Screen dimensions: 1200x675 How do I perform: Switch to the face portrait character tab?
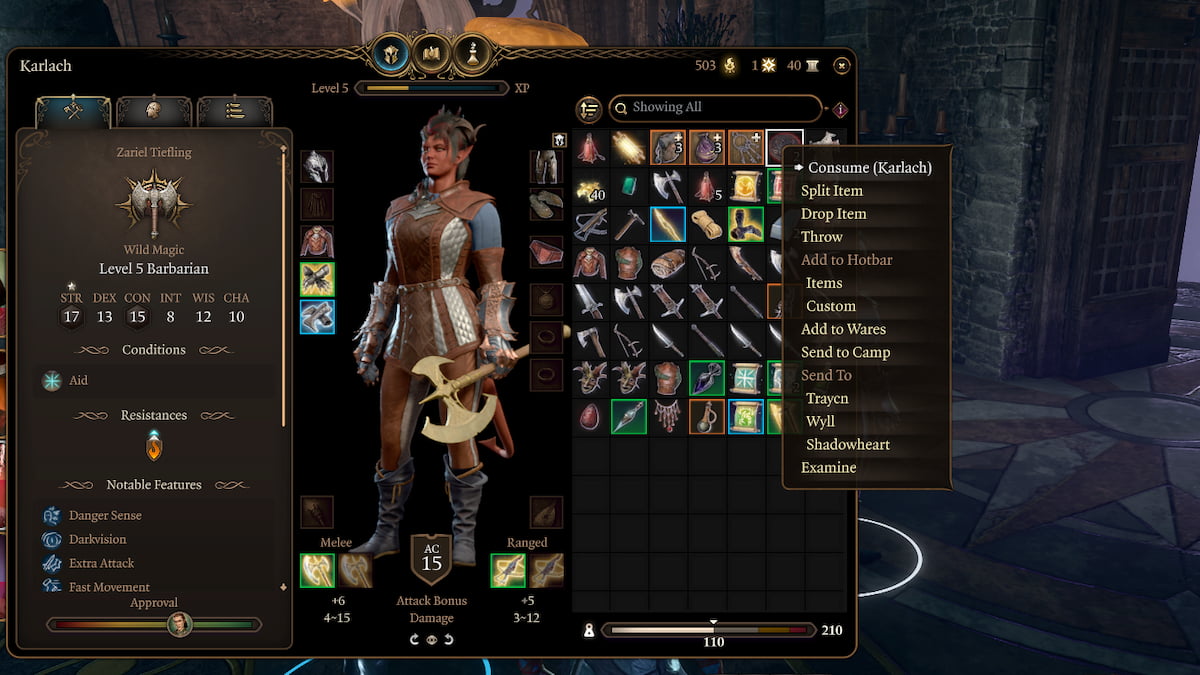click(x=154, y=111)
